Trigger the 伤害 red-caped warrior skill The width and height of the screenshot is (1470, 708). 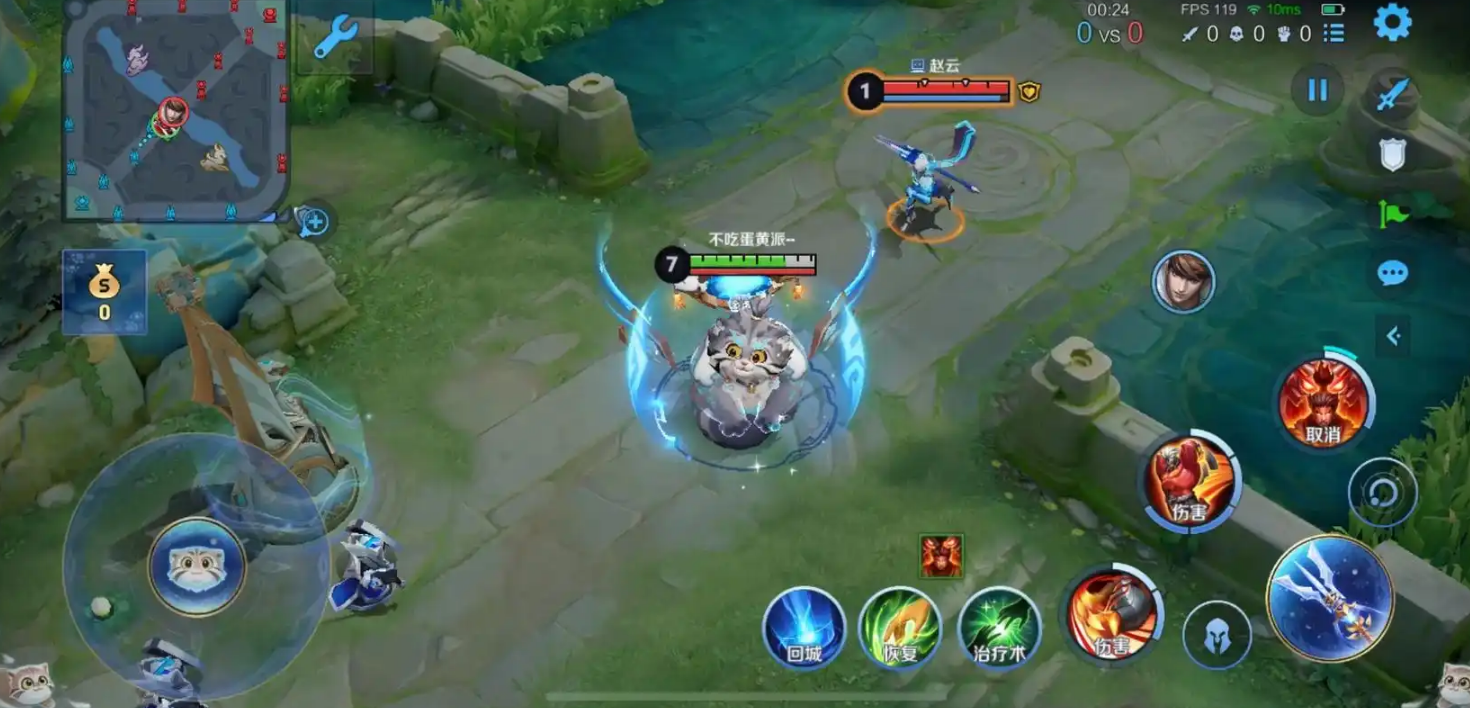pos(1190,482)
